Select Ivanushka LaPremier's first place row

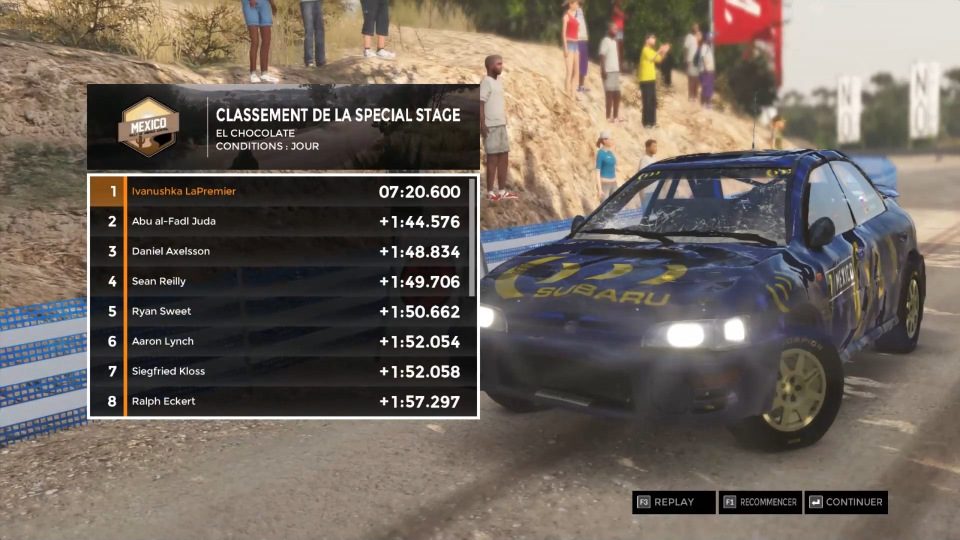pyautogui.click(x=280, y=191)
